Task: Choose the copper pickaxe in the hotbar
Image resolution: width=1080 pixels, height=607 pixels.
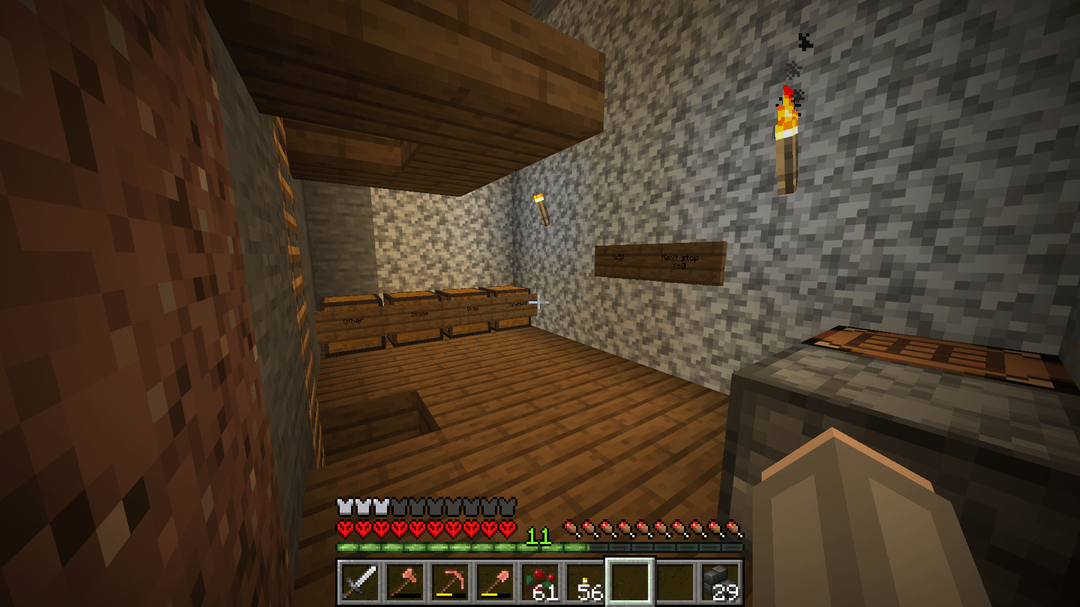Action: click(449, 582)
